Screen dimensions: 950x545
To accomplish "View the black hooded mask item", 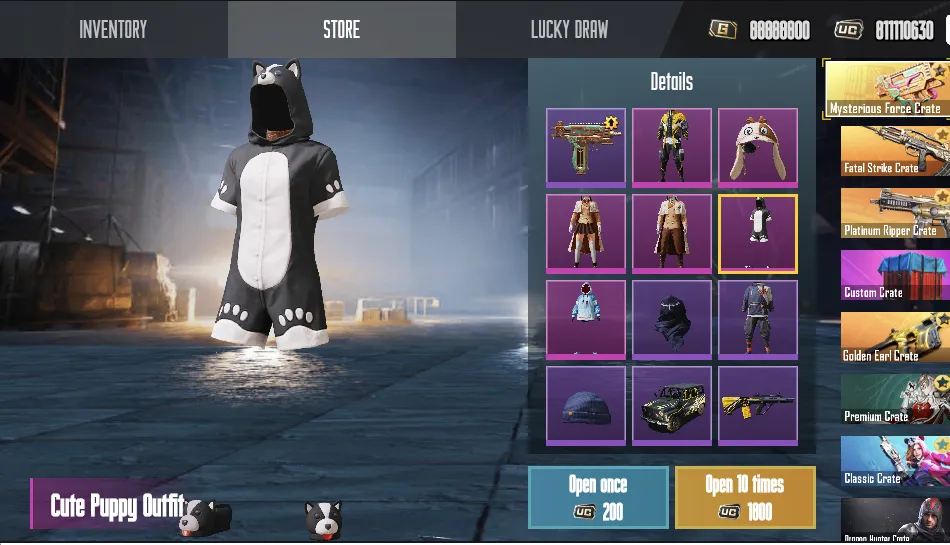I will 672,319.
